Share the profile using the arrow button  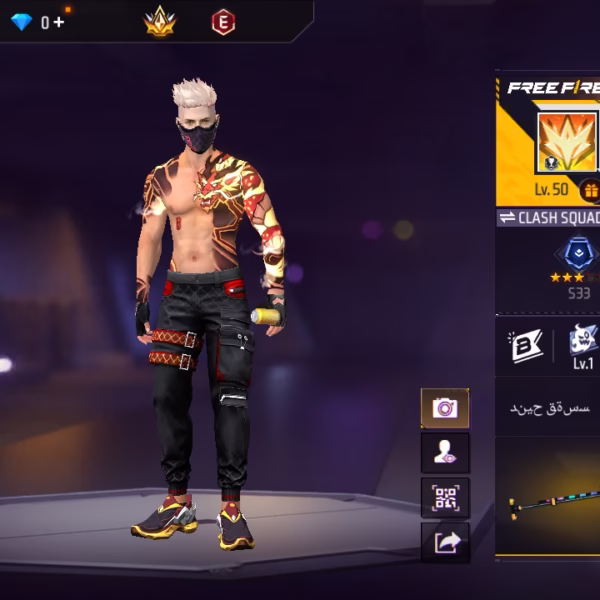[x=444, y=543]
